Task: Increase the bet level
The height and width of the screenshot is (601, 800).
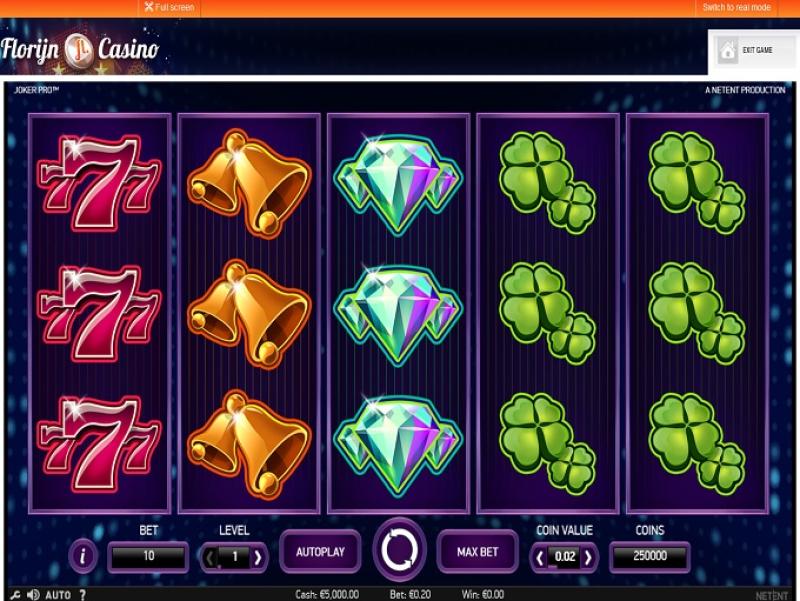Action: (x=258, y=557)
